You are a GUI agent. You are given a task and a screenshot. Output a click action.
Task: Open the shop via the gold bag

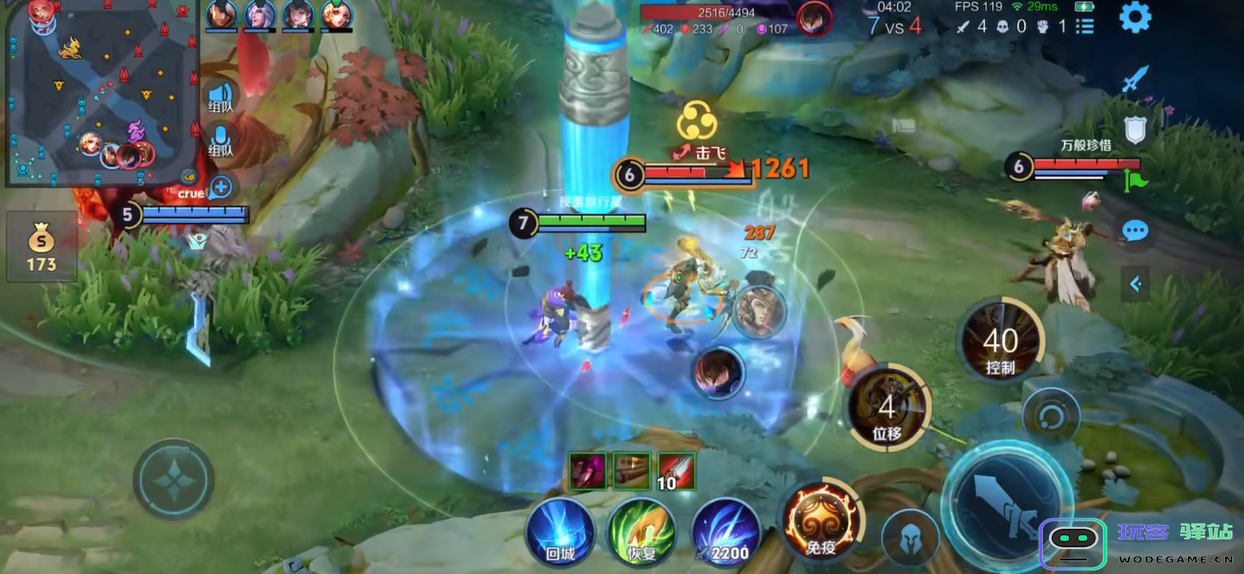click(41, 247)
